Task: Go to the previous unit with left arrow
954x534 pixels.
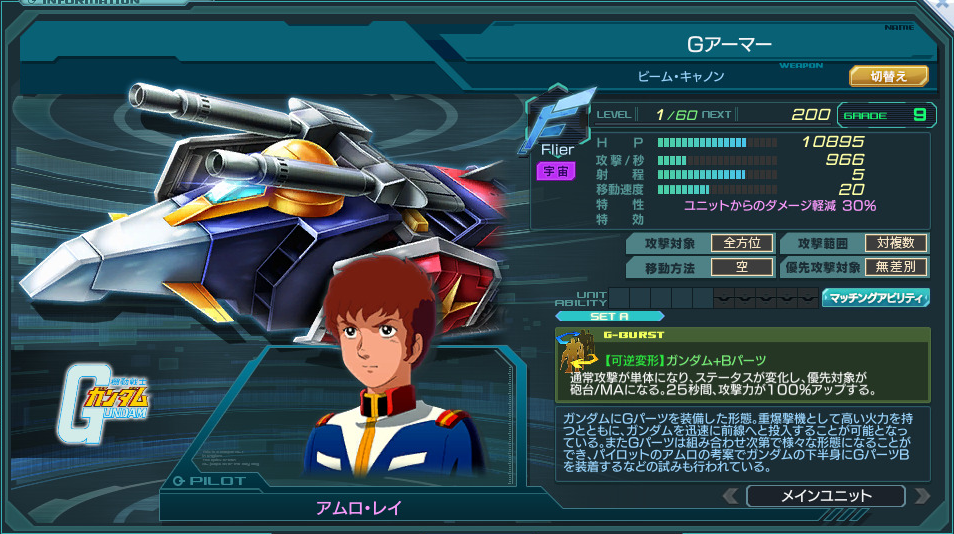Action: (731, 496)
